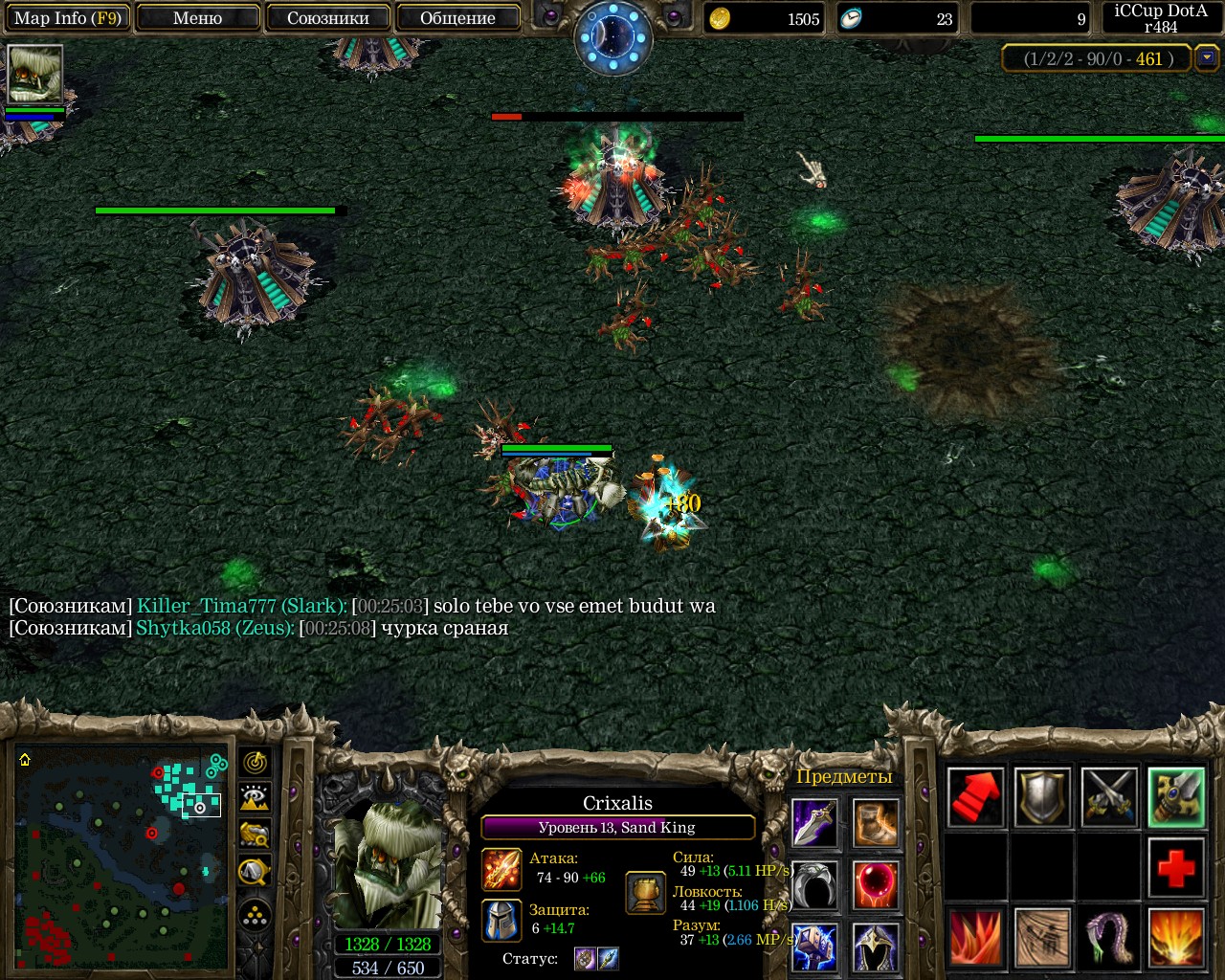Use the blue lightning hammer inventory item
Screen dimensions: 1225x980
(815, 946)
